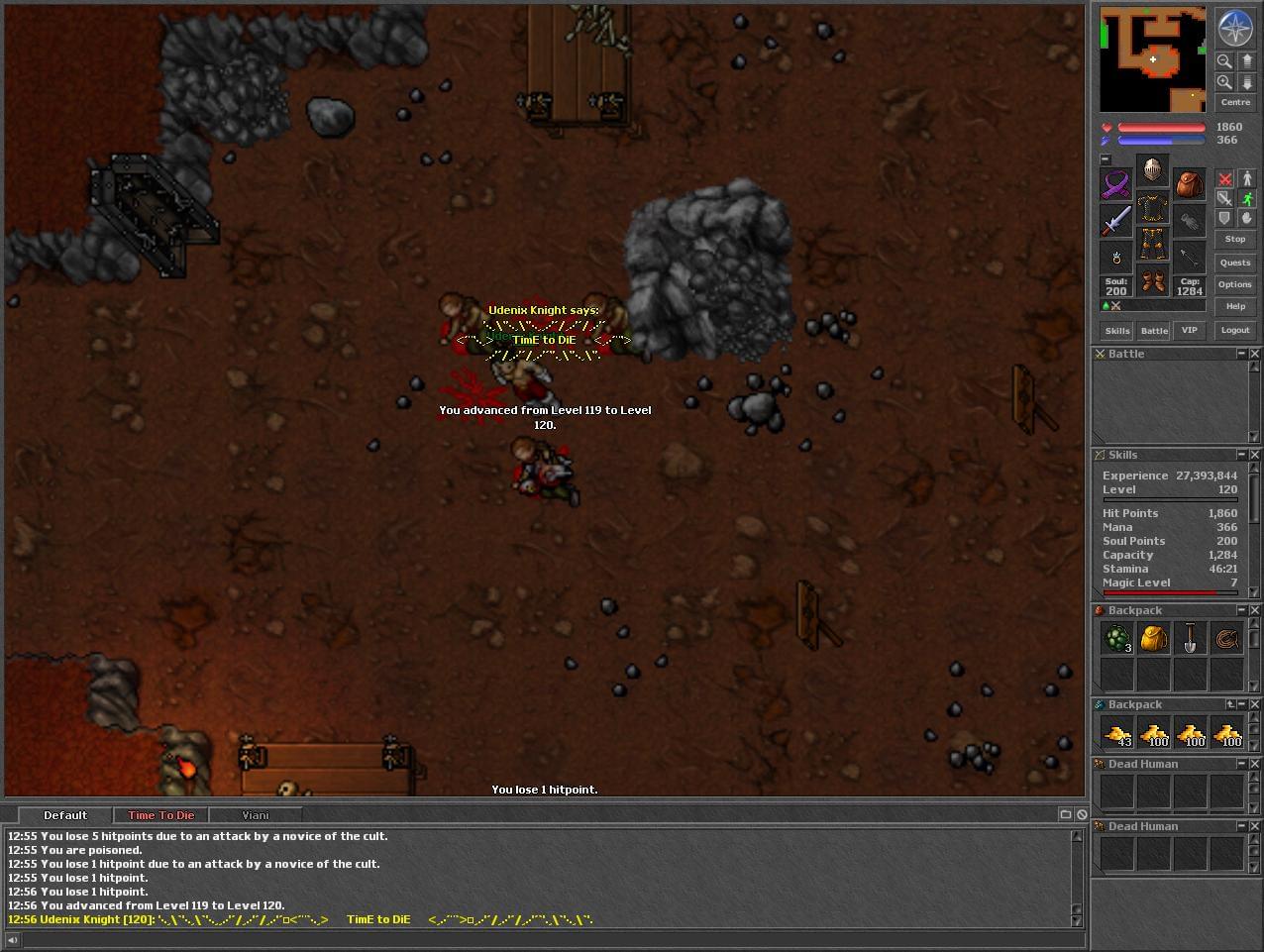Open the Options menu

1234,284
